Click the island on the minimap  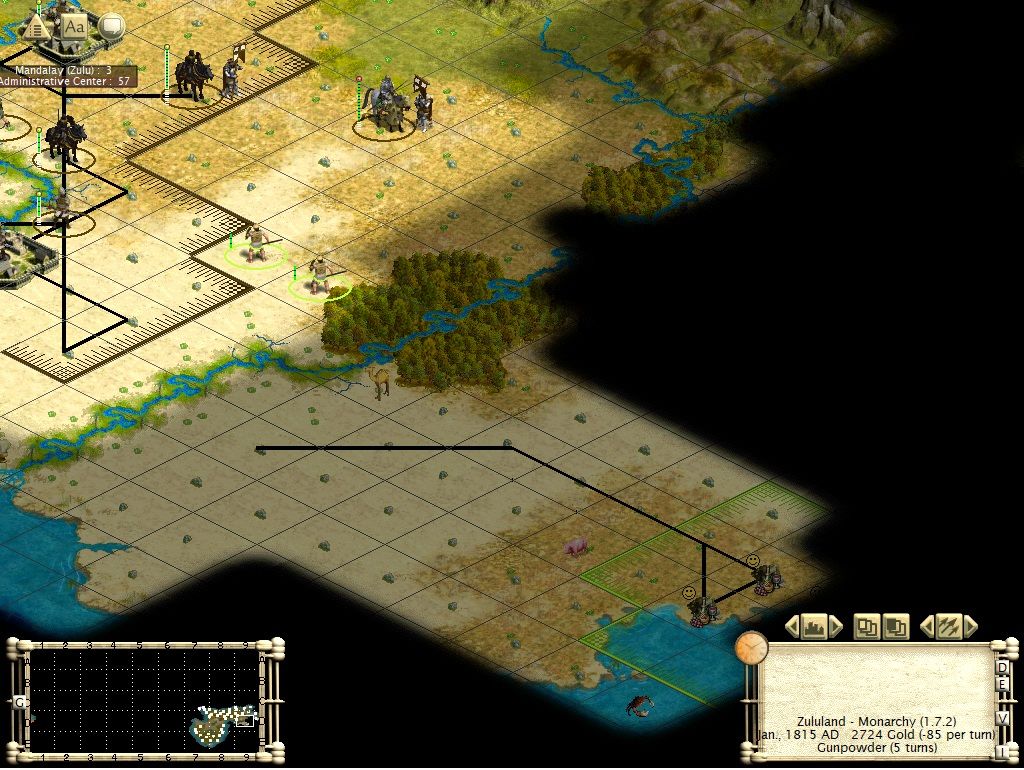[222, 723]
